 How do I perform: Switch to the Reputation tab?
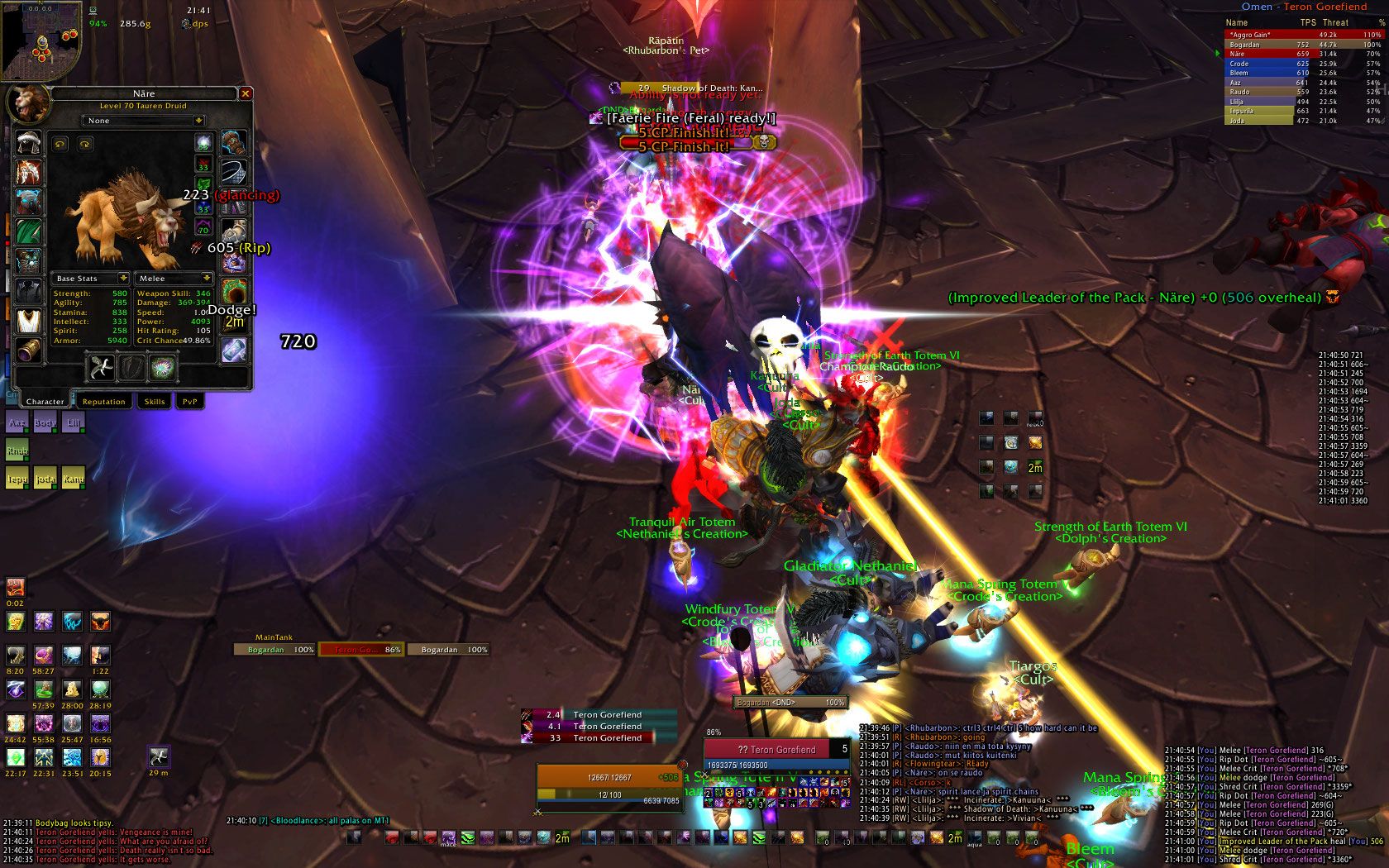point(103,402)
